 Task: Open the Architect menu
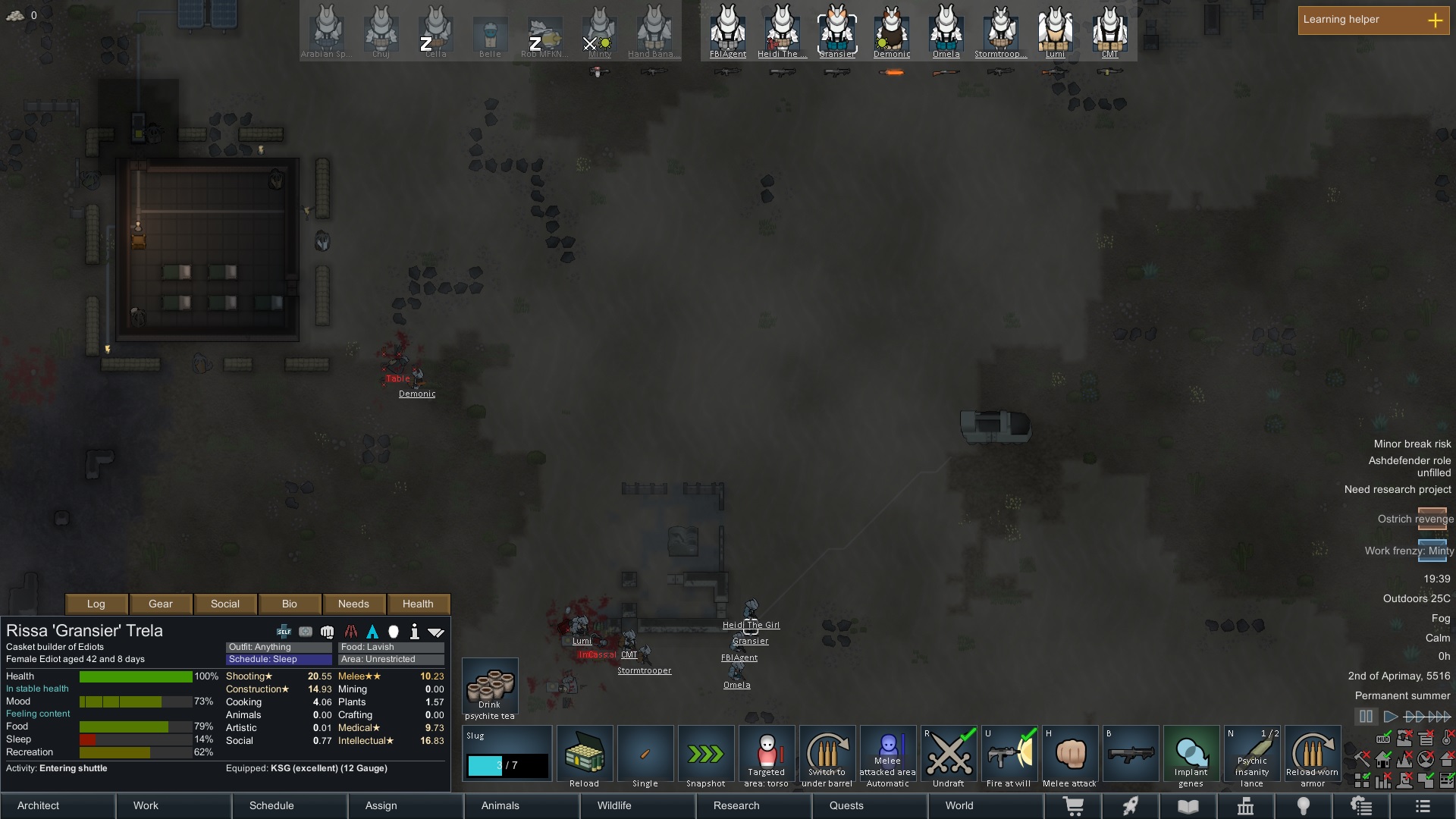click(37, 805)
